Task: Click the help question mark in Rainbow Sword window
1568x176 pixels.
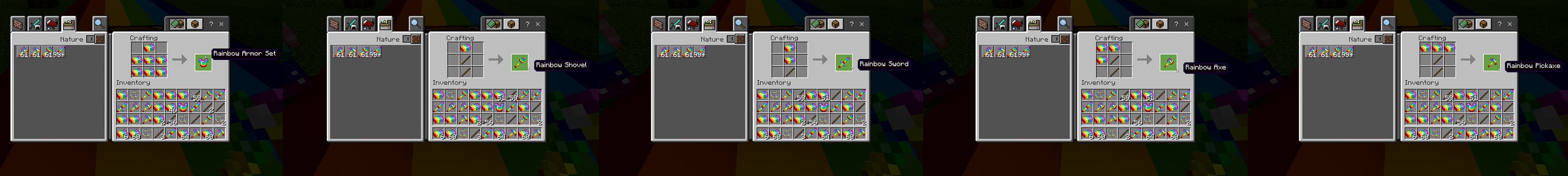Action: click(851, 24)
